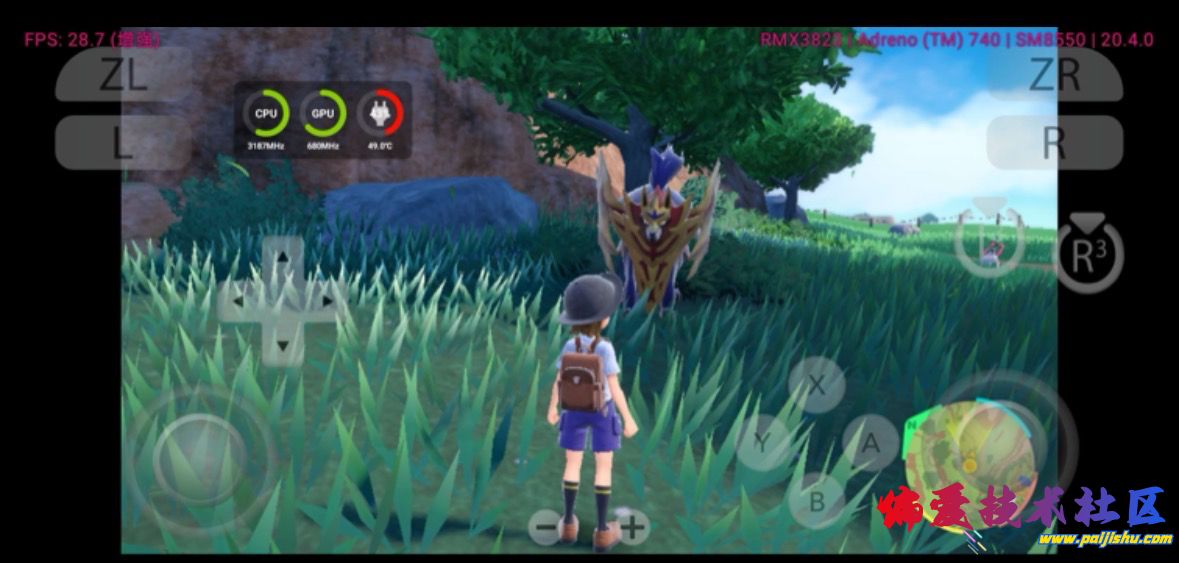Viewport: 1179px width, 563px height.
Task: Tap the D-pad left arrow
Action: click(238, 300)
